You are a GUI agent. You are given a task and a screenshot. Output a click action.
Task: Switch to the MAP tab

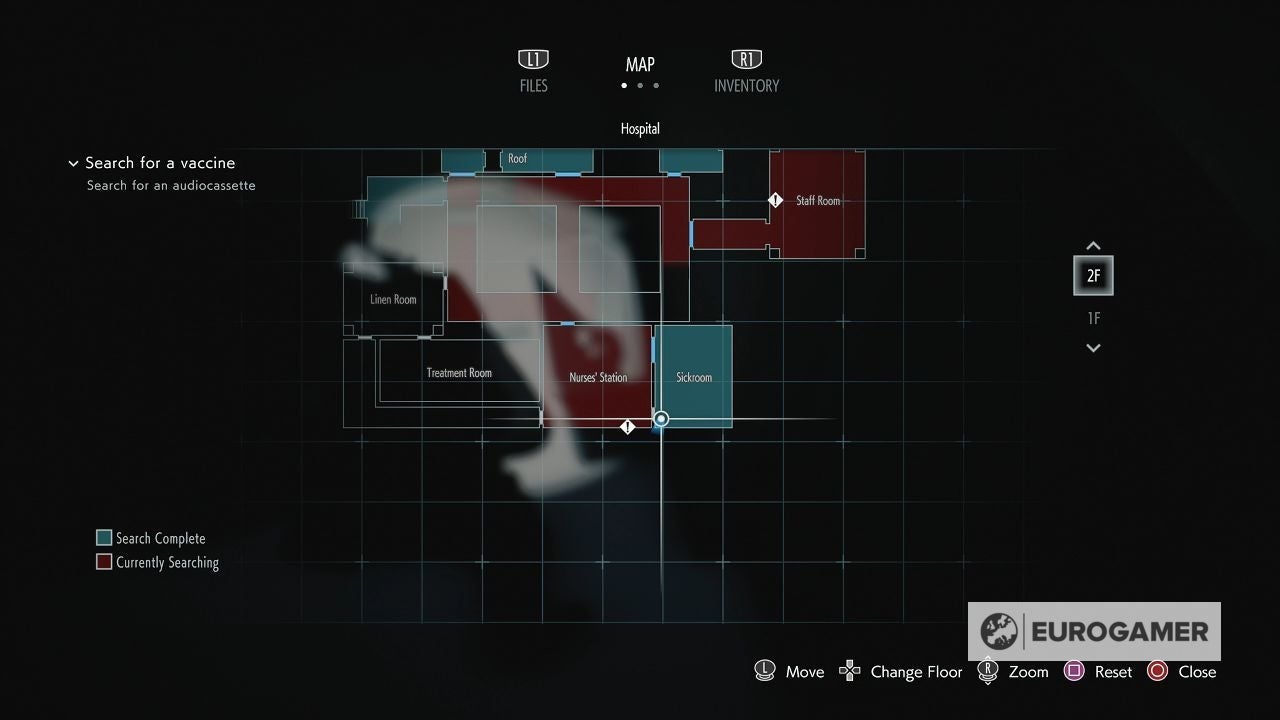click(x=639, y=64)
